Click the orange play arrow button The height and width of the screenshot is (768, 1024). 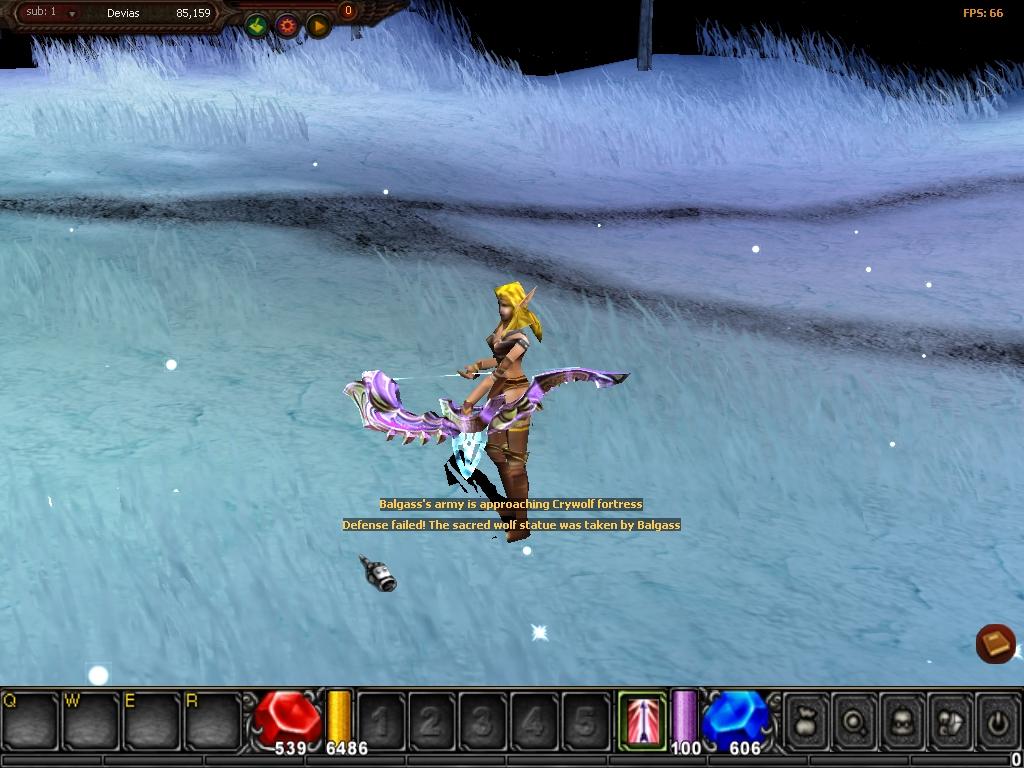click(318, 25)
